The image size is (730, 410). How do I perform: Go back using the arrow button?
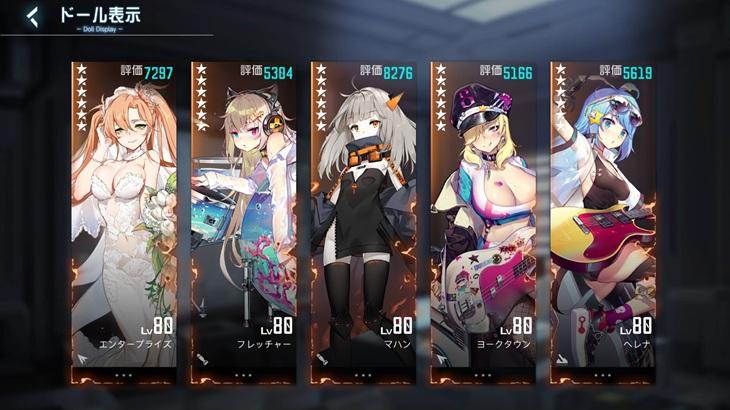pos(33,16)
